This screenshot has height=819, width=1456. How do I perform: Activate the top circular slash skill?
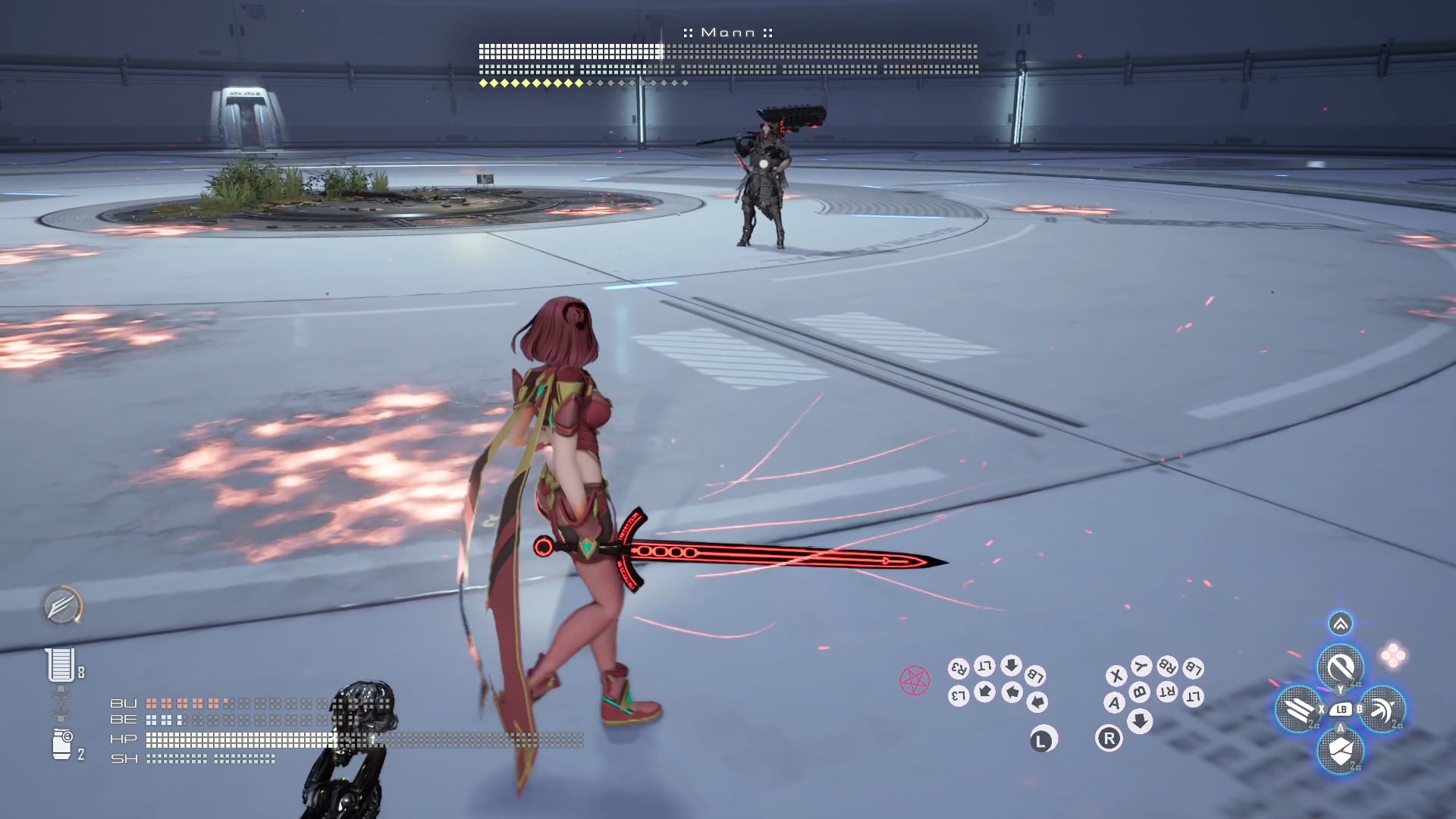tap(1340, 667)
